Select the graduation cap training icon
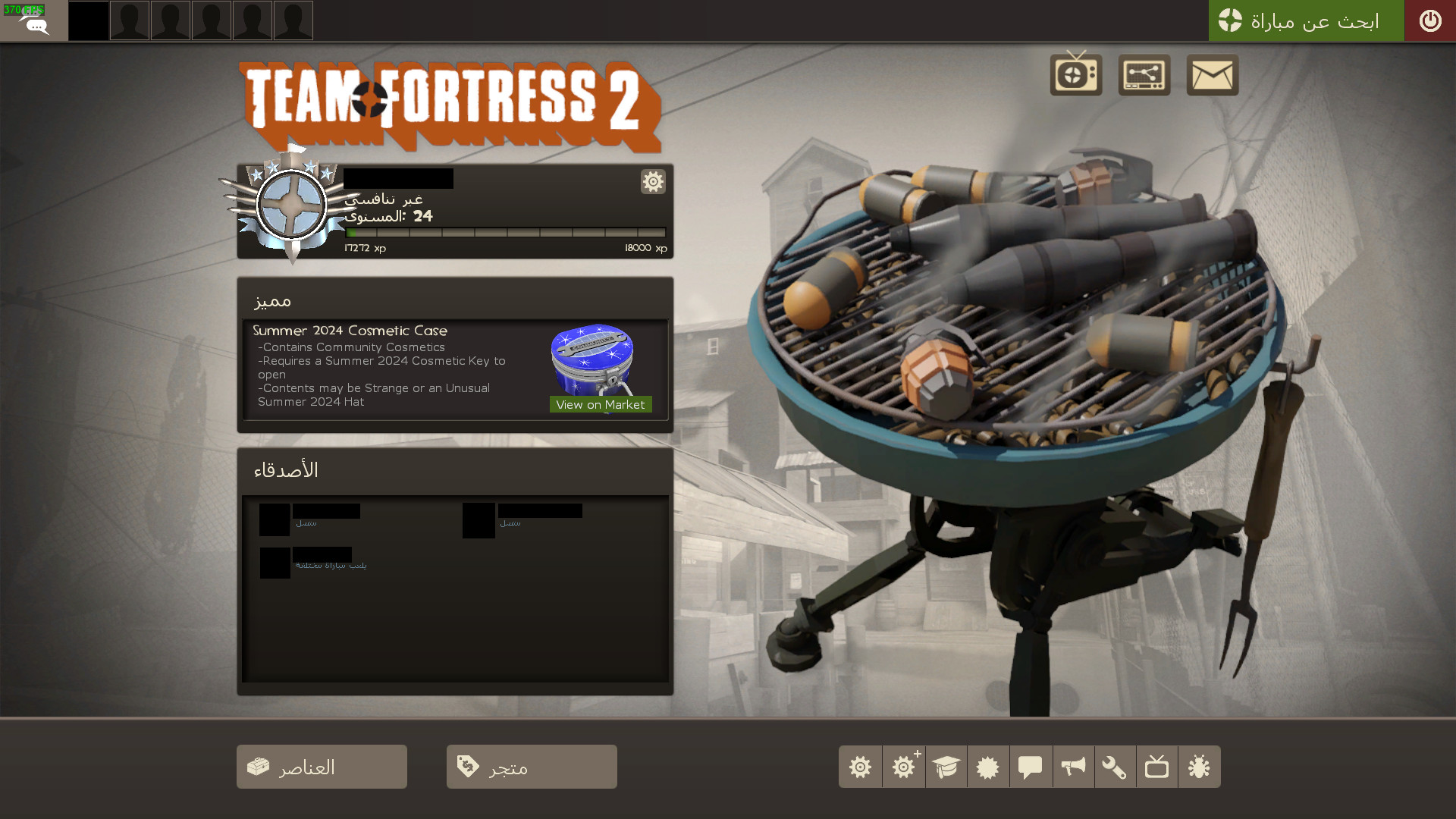The image size is (1456, 819). pos(946,767)
